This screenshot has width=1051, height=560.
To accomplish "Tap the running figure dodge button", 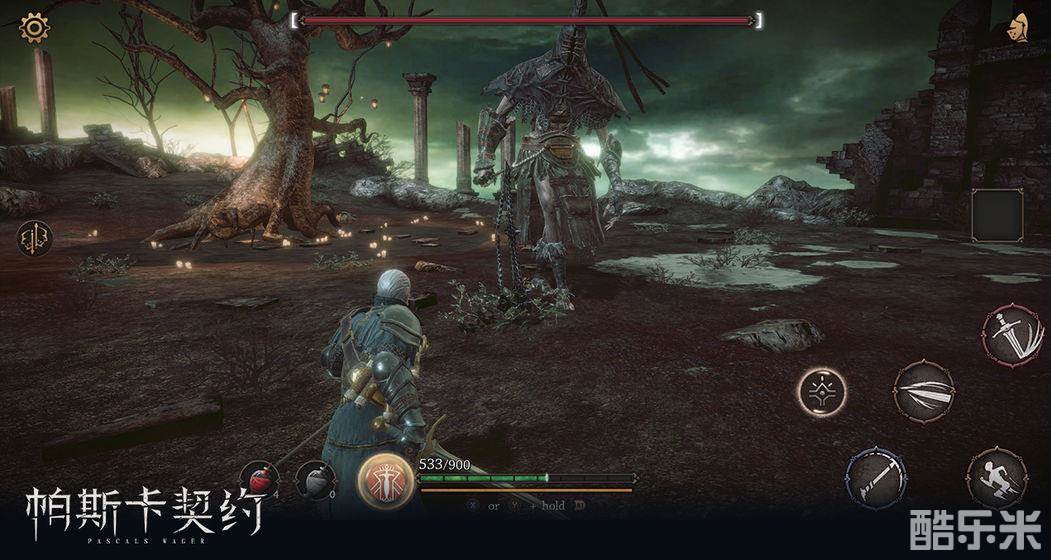I will pyautogui.click(x=995, y=477).
